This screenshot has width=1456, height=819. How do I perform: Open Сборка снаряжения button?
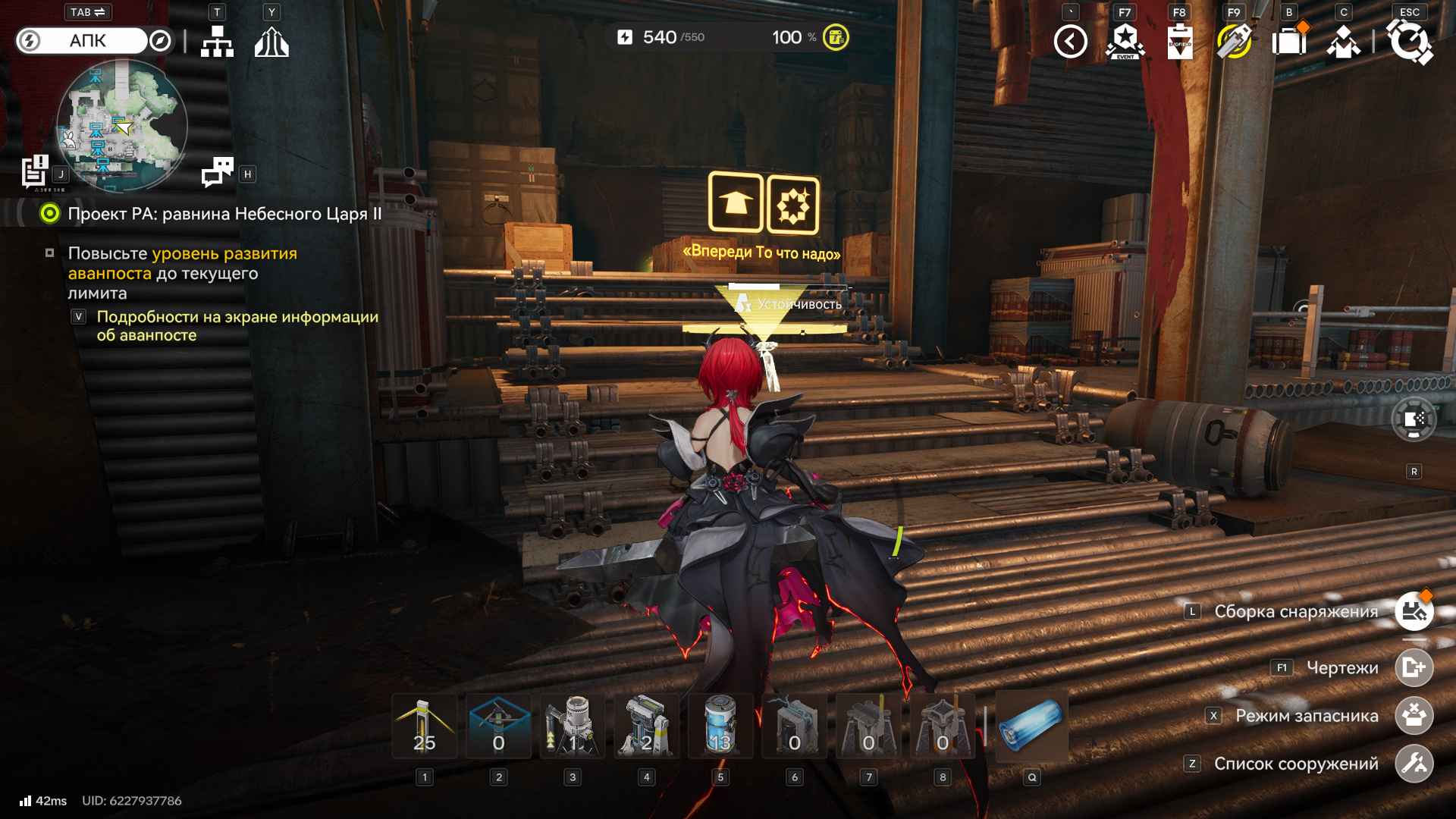point(1414,611)
